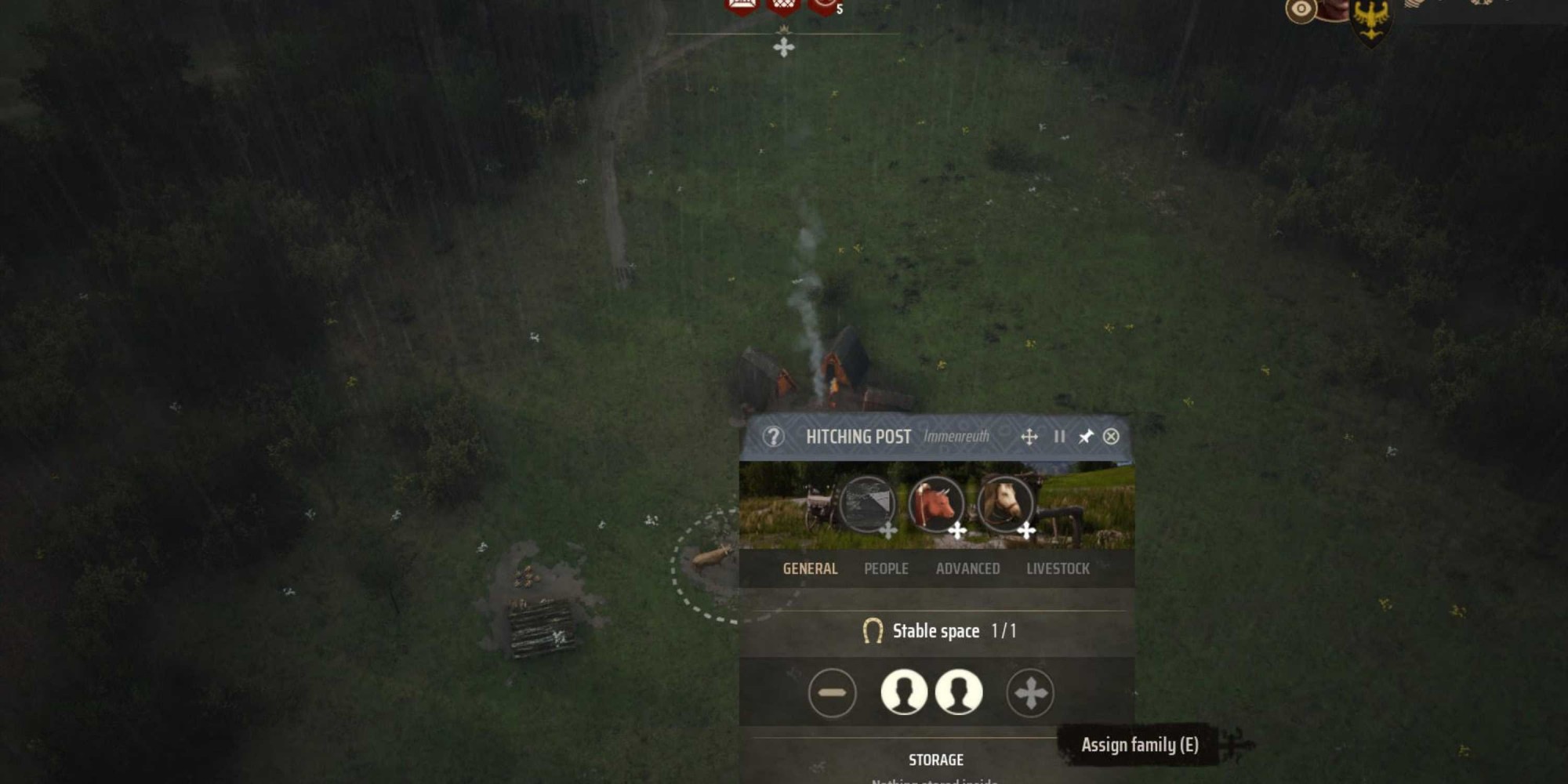The image size is (1568, 784).
Task: Pin the Hitching Post window
Action: [x=1086, y=437]
